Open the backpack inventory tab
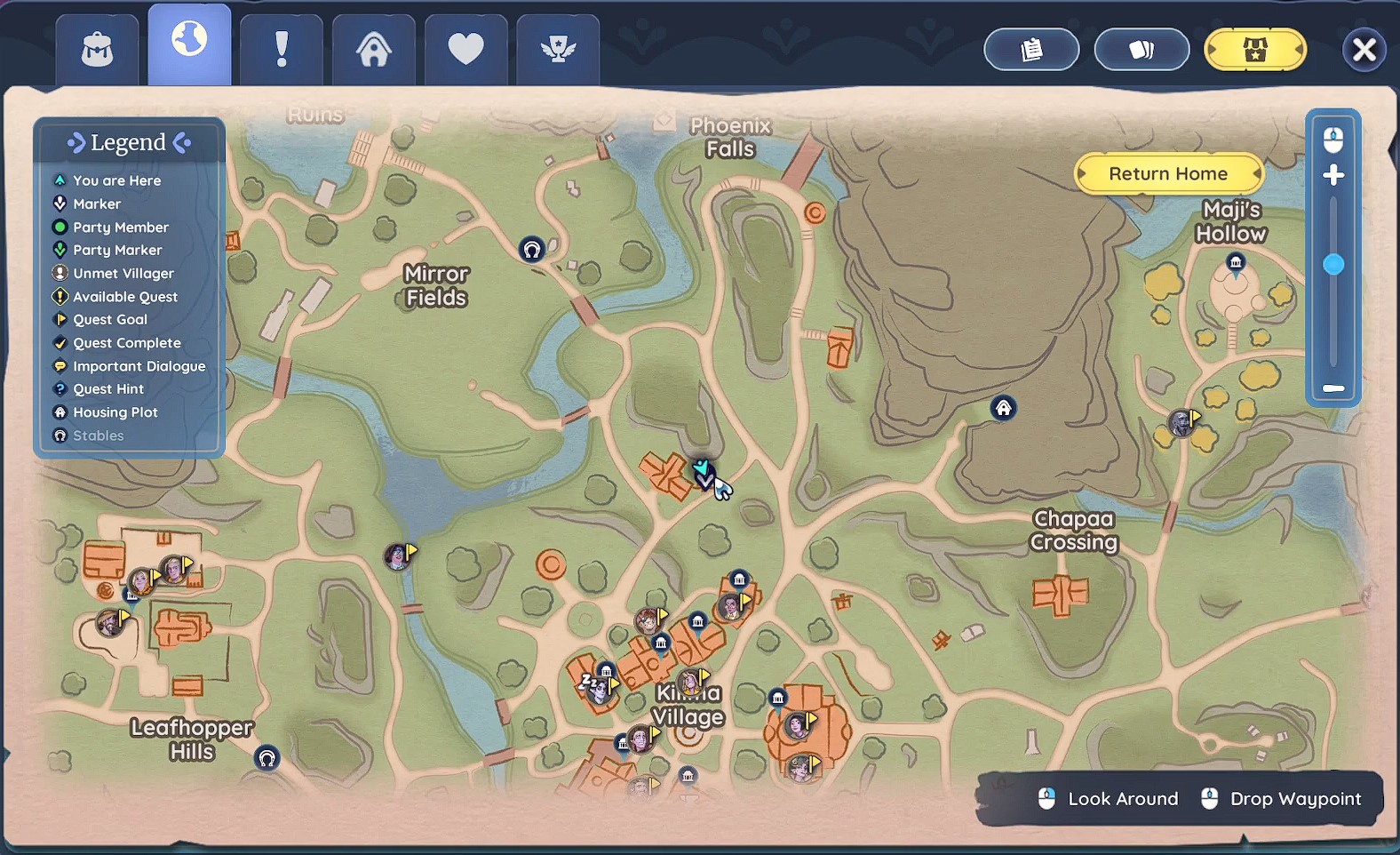The width and height of the screenshot is (1400, 855). pos(97,50)
